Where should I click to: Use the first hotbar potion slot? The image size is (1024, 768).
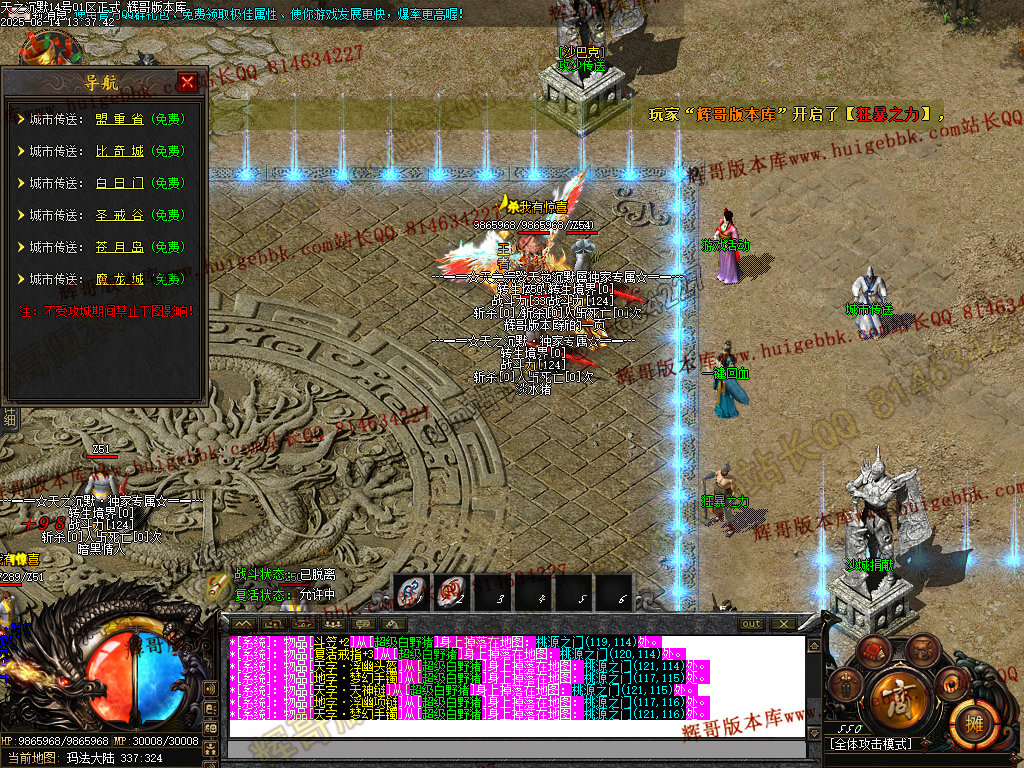tap(409, 593)
